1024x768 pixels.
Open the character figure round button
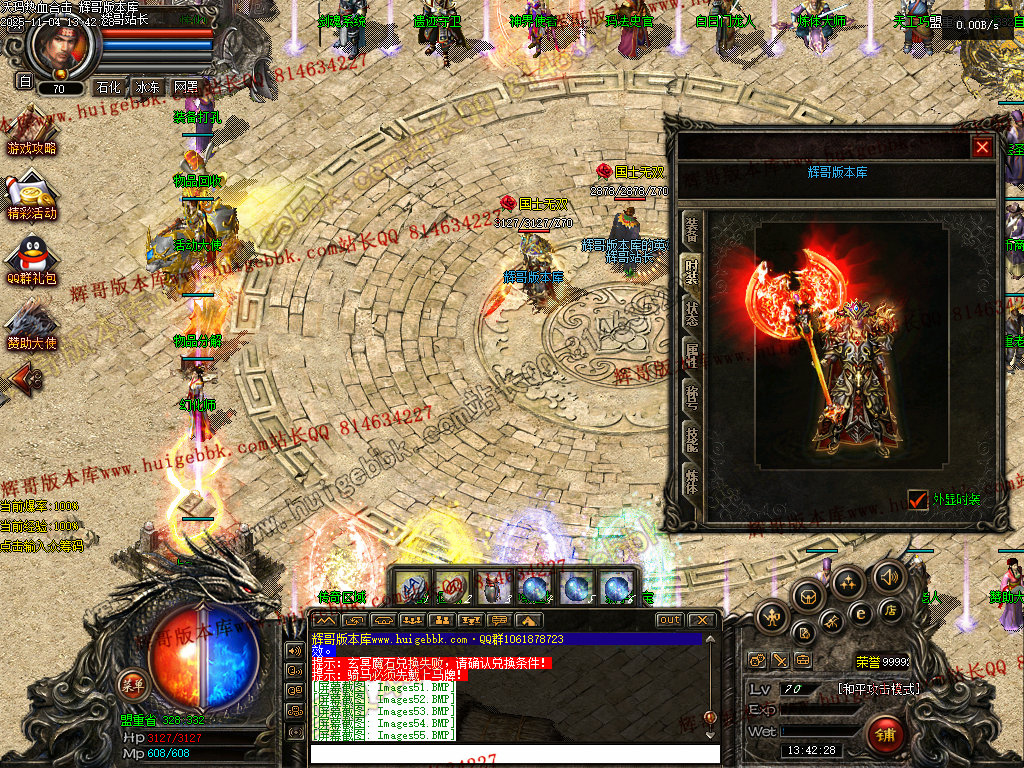click(770, 617)
